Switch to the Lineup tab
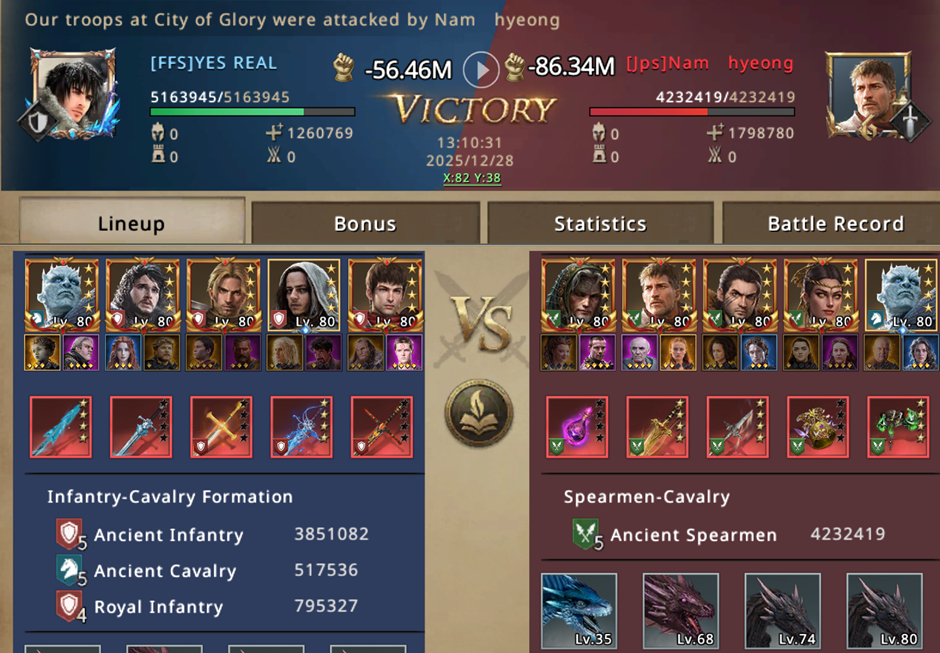Screen dimensions: 940x653 coord(131,223)
